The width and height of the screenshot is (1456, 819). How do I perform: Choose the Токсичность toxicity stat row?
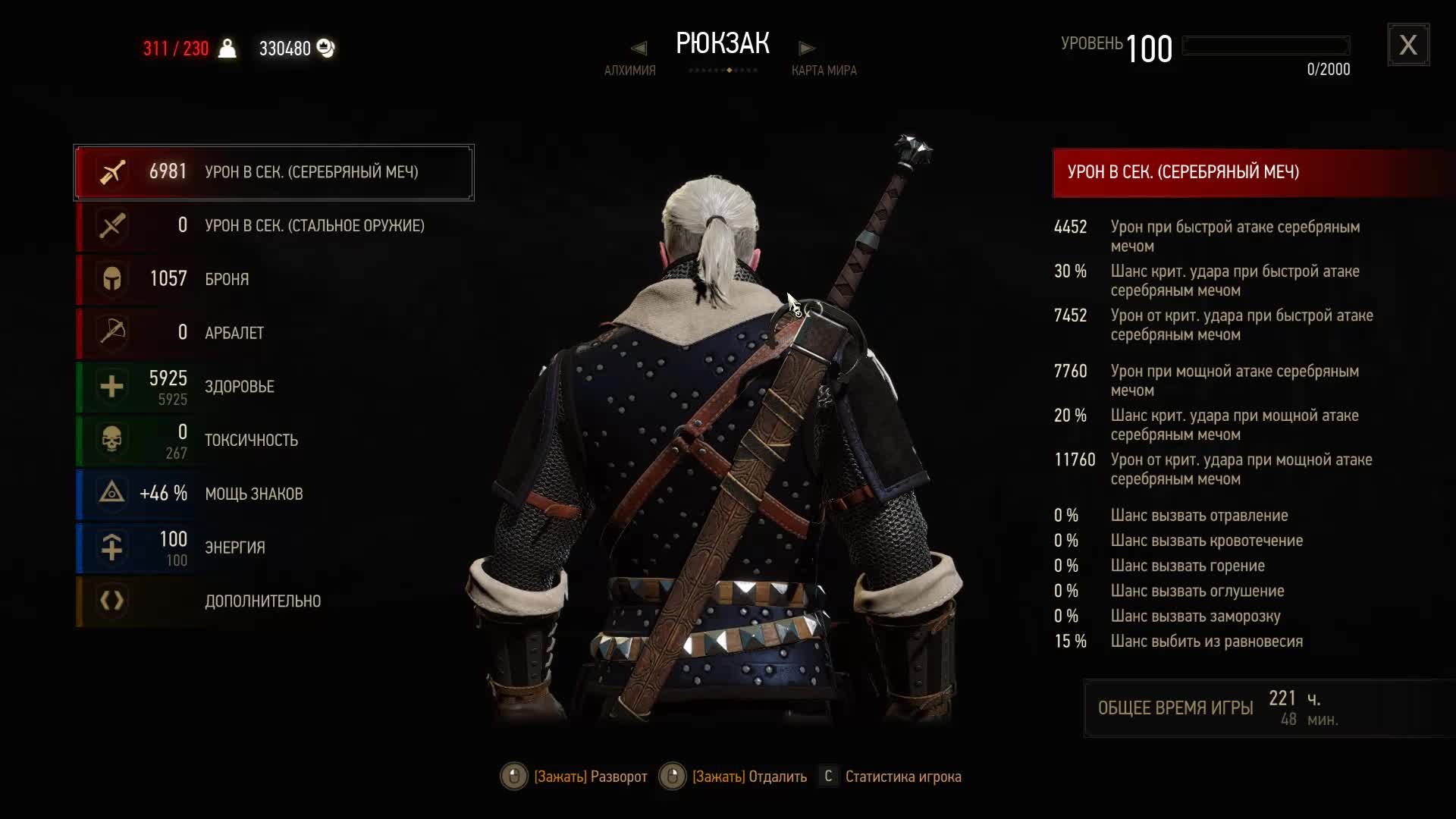point(274,441)
